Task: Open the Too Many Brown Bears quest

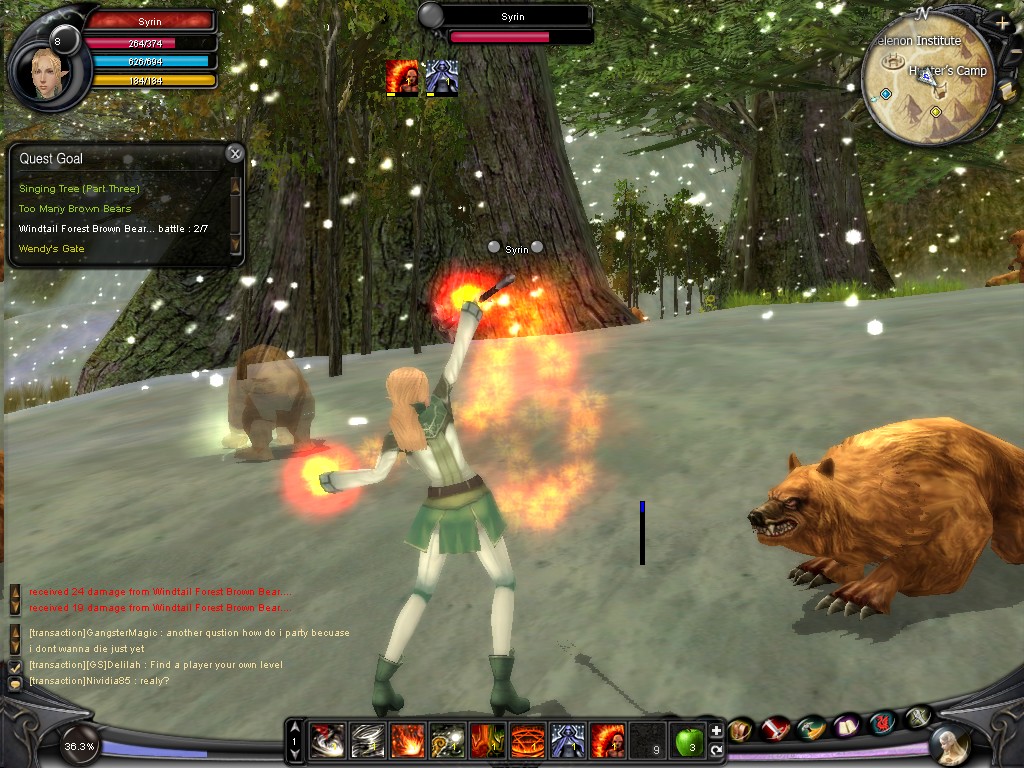Action: [x=74, y=209]
